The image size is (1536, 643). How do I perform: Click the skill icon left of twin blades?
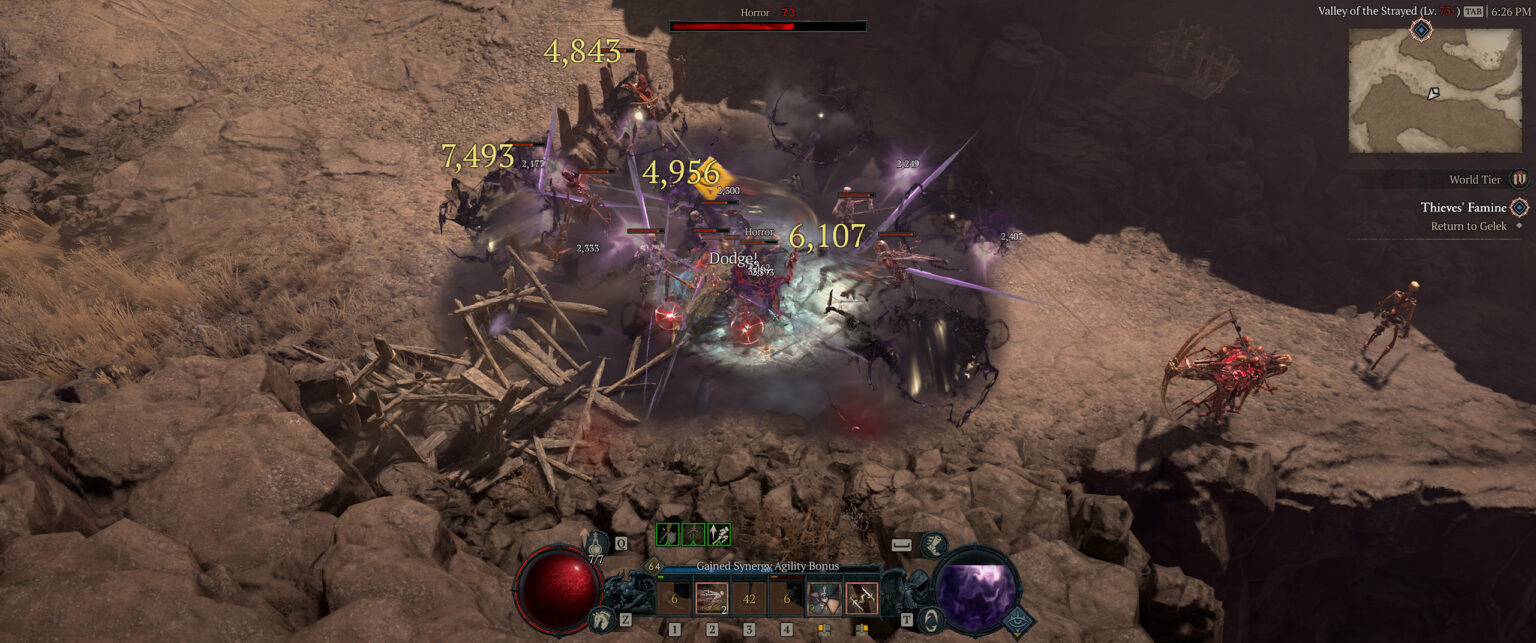click(824, 599)
